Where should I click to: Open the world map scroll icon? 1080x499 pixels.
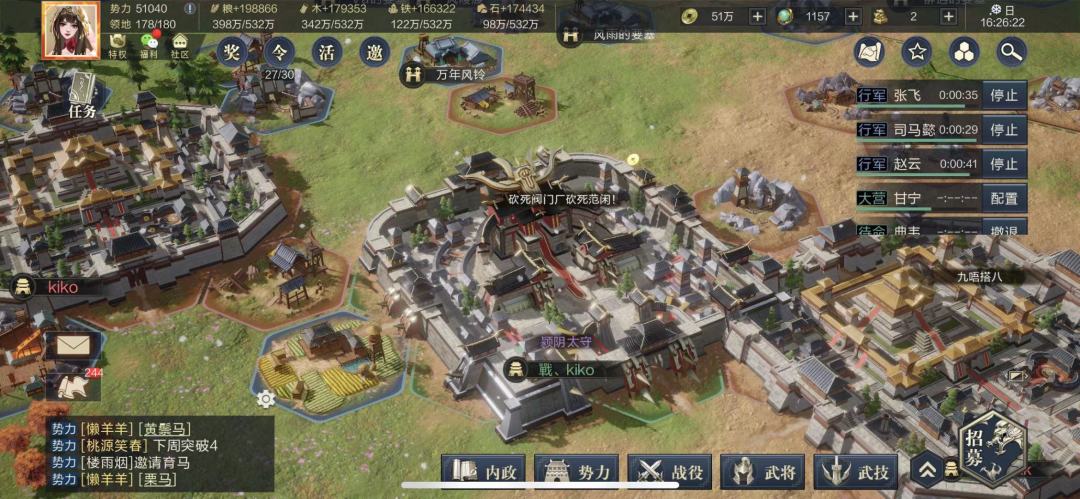tap(868, 51)
